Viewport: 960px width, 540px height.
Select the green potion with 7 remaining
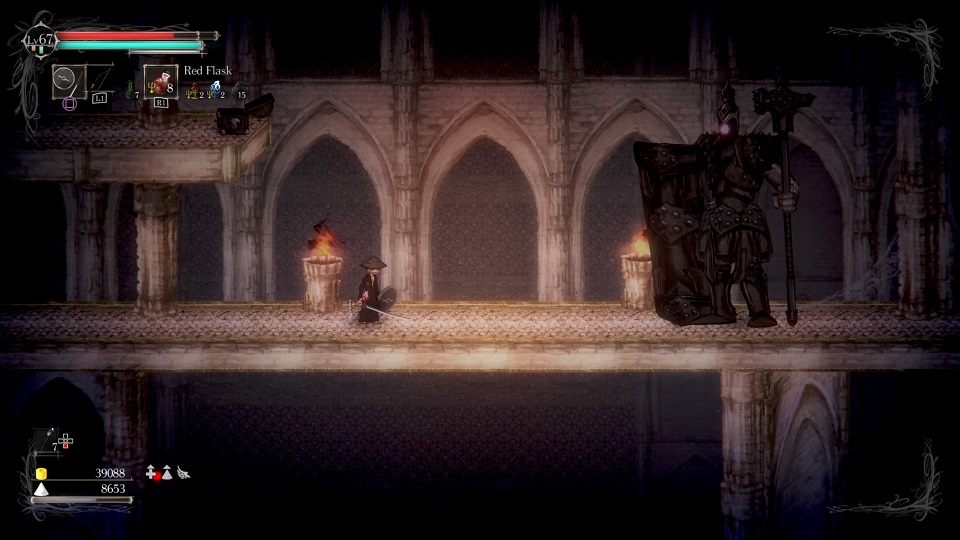pos(129,92)
